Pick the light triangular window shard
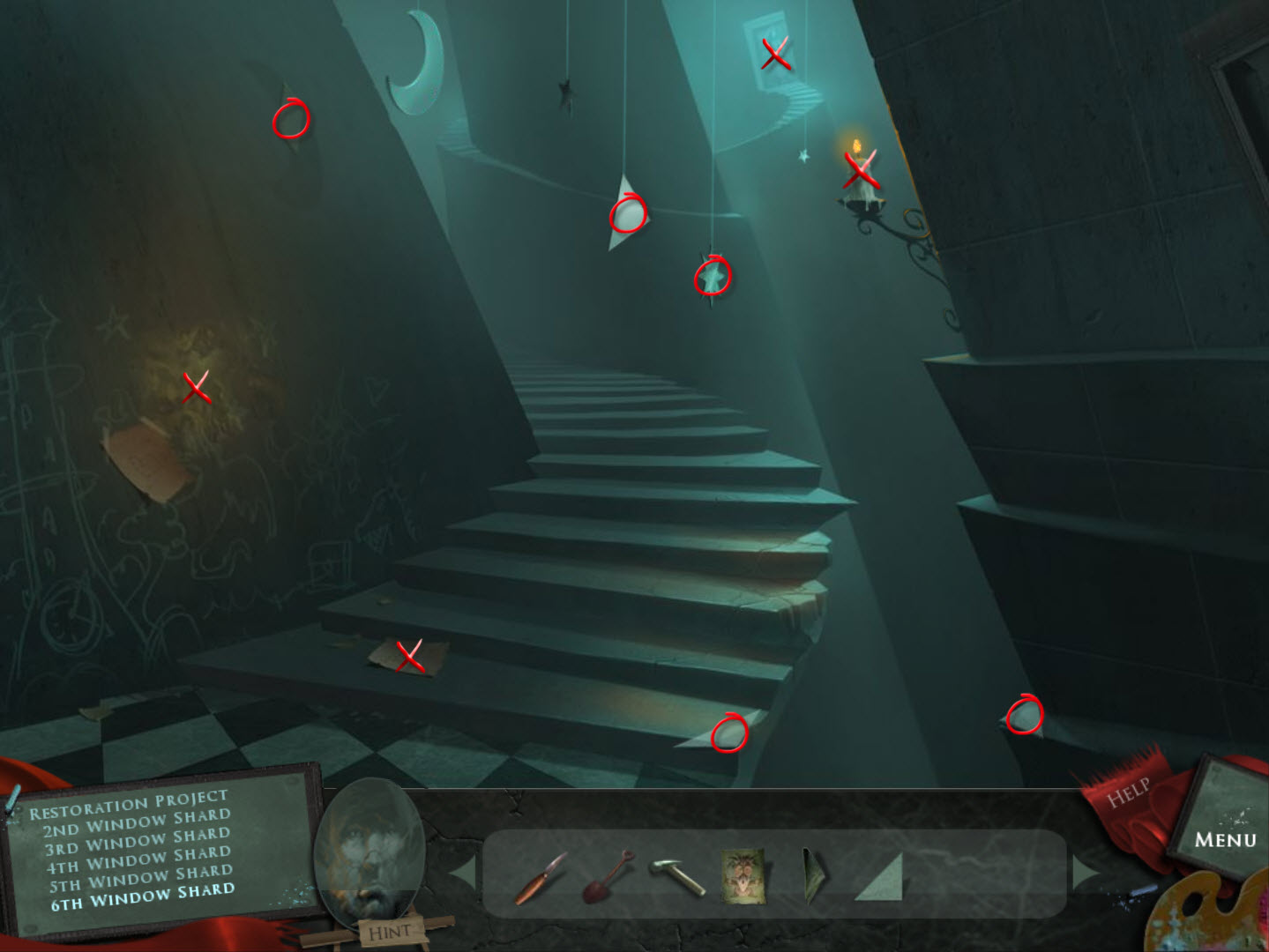Viewport: 1269px width, 952px height. pyautogui.click(x=883, y=878)
